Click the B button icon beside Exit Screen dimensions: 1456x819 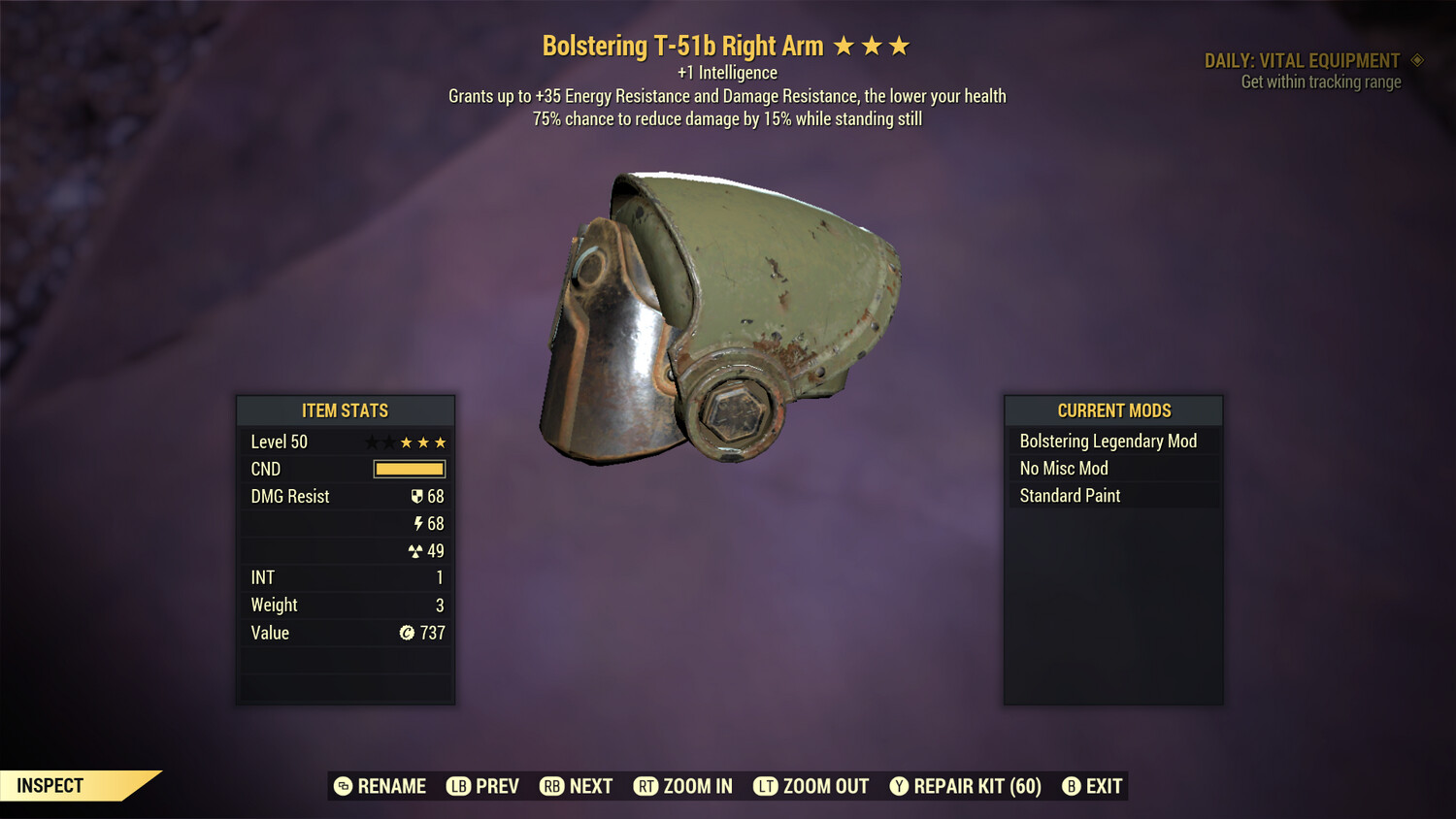tap(1072, 786)
